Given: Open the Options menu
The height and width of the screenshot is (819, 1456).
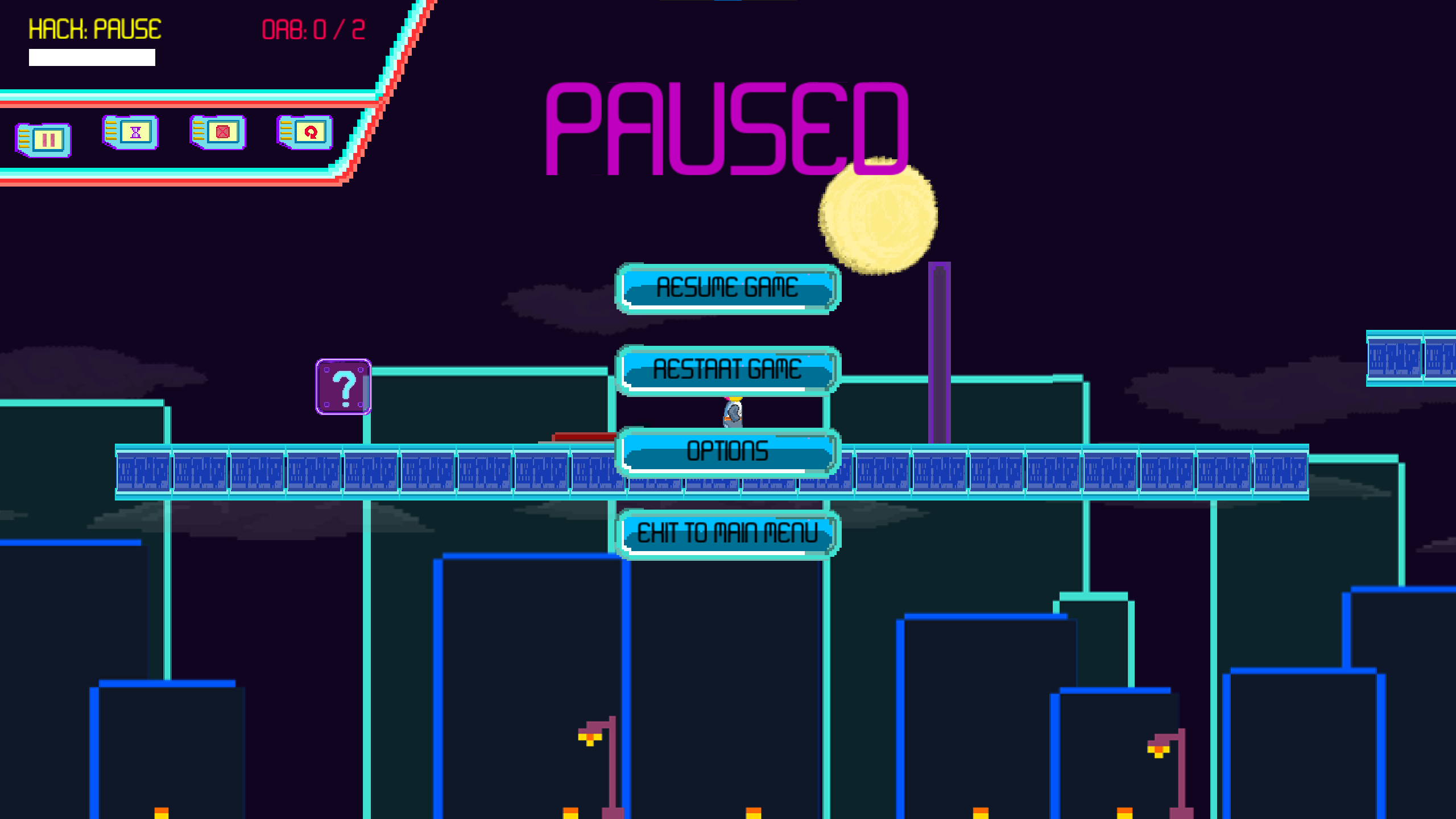Looking at the screenshot, I should 727,452.
